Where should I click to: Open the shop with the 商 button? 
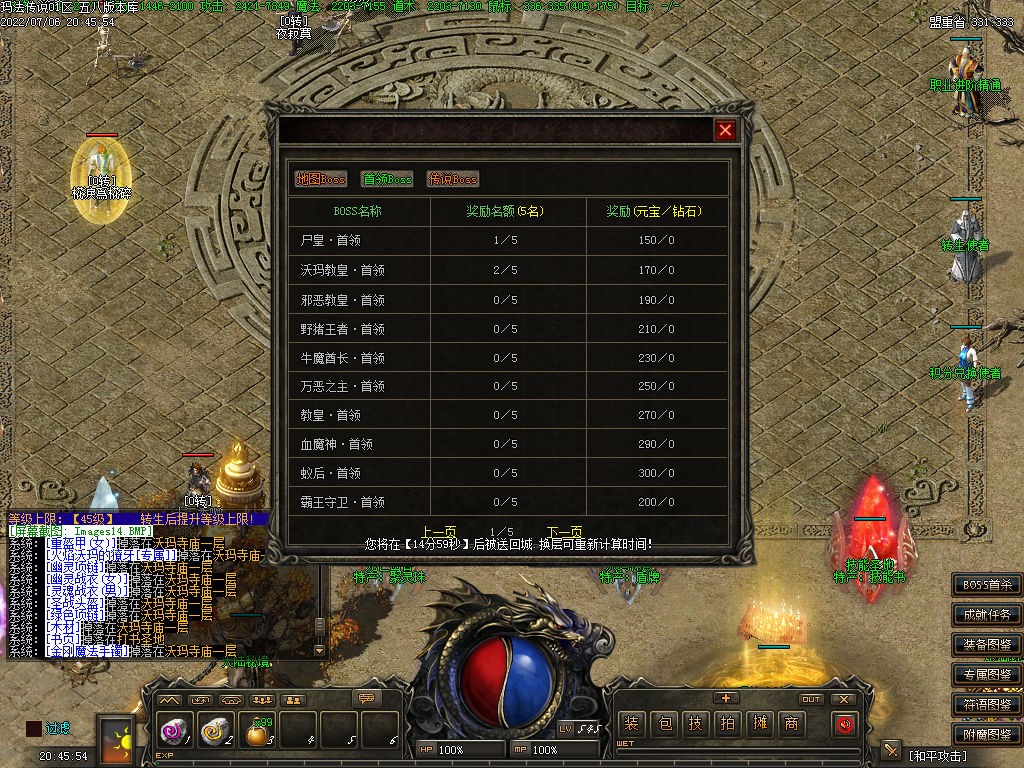791,724
